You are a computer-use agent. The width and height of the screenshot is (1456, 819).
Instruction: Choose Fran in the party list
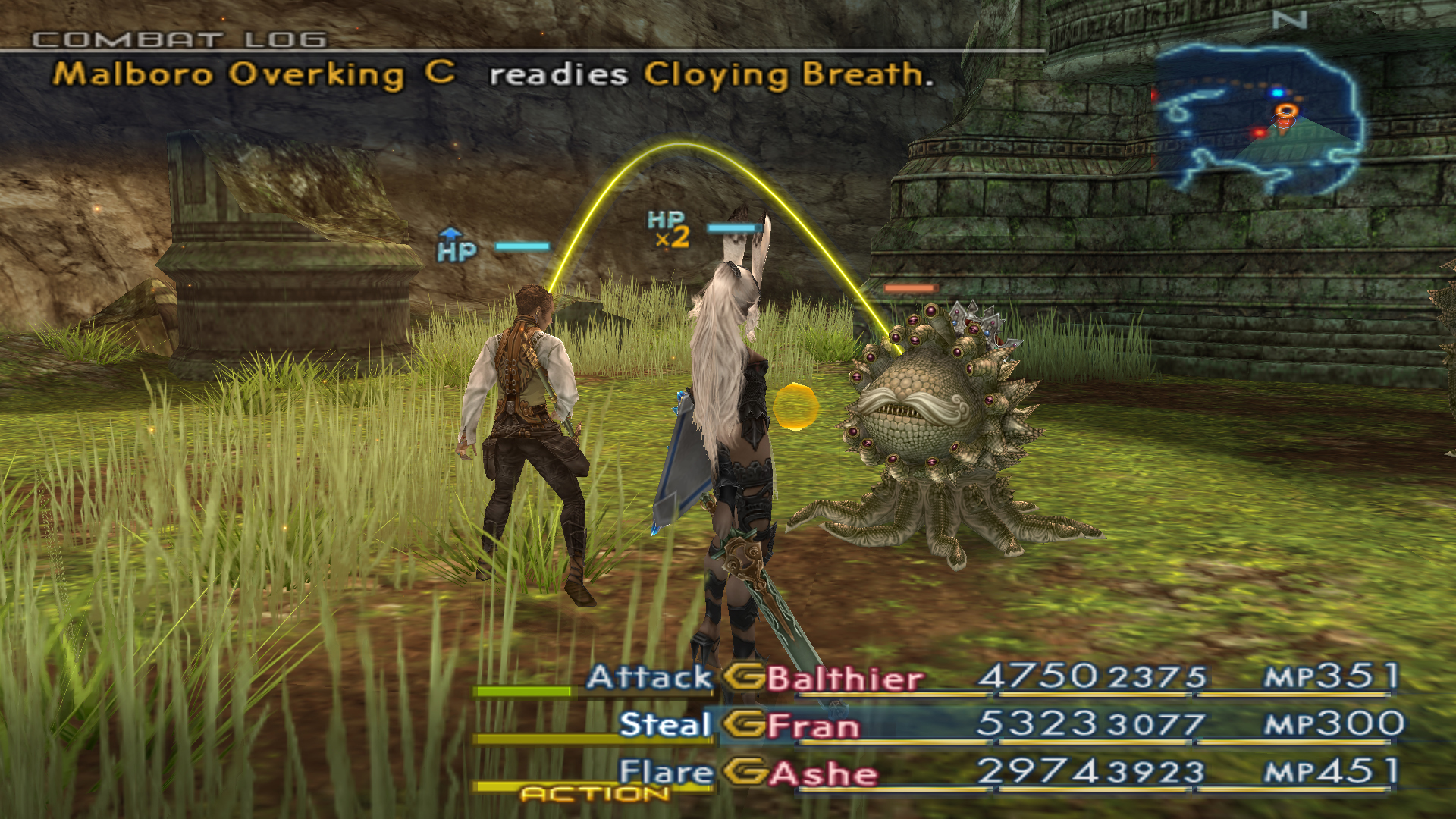coord(814,726)
